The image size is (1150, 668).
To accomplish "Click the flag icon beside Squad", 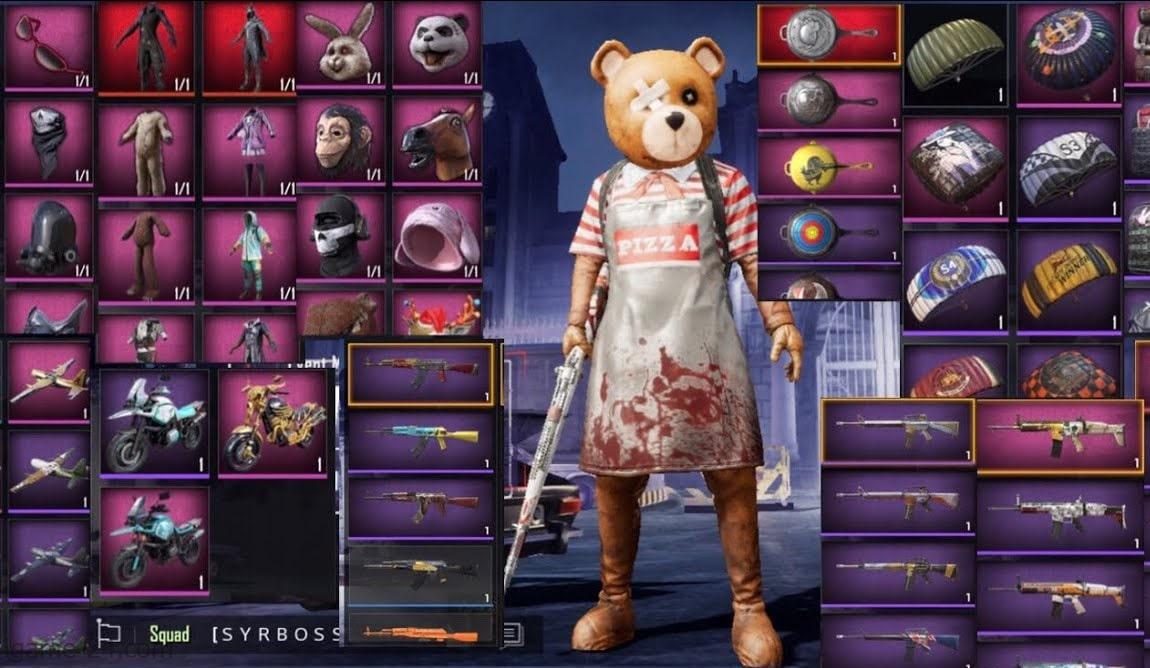I will [x=108, y=632].
